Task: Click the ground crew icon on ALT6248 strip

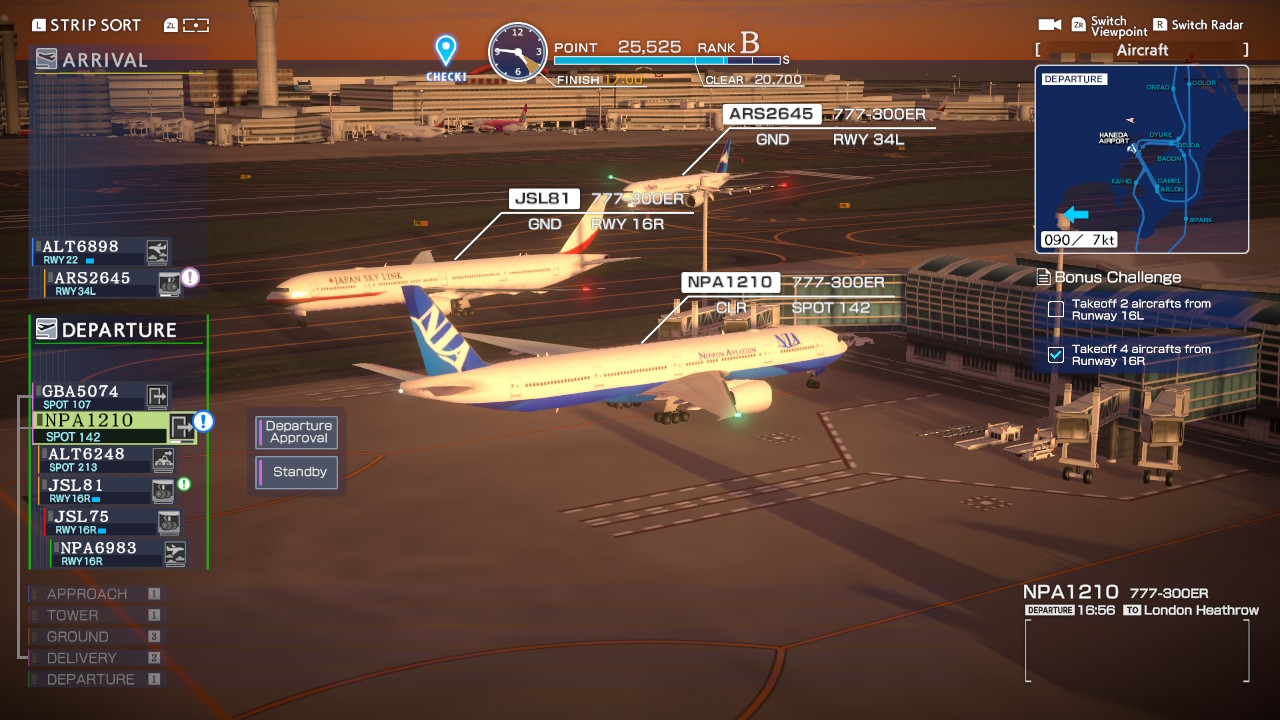Action: coord(161,460)
